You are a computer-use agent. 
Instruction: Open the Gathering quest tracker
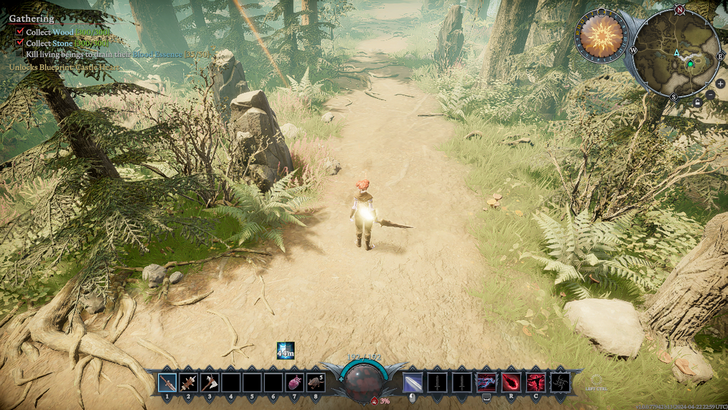(31, 18)
